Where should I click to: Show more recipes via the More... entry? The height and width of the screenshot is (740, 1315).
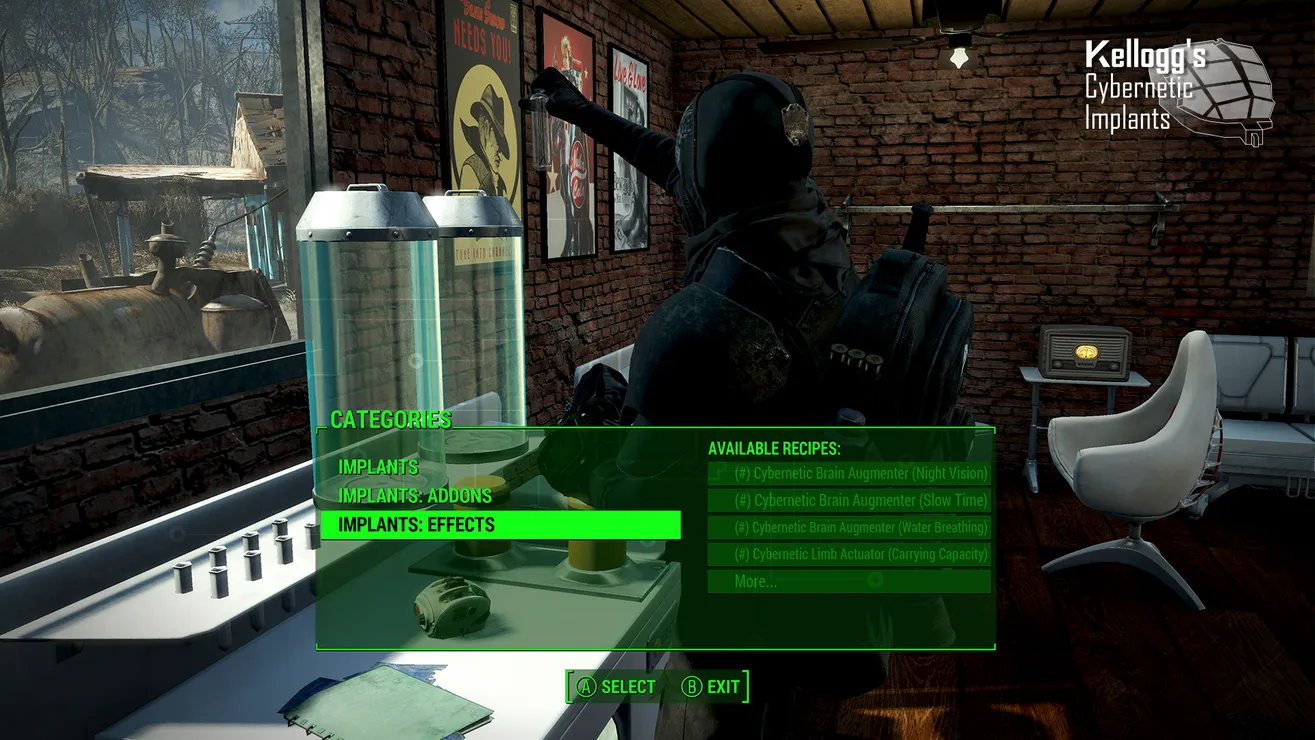click(x=849, y=581)
